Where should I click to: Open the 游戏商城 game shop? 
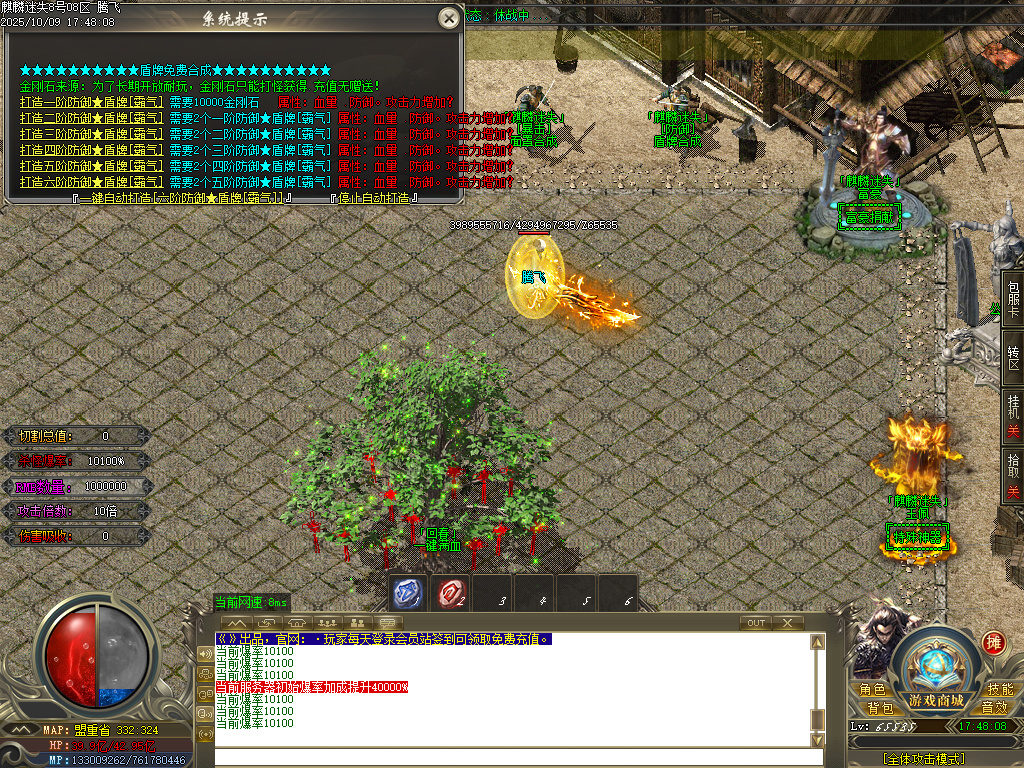click(x=936, y=699)
